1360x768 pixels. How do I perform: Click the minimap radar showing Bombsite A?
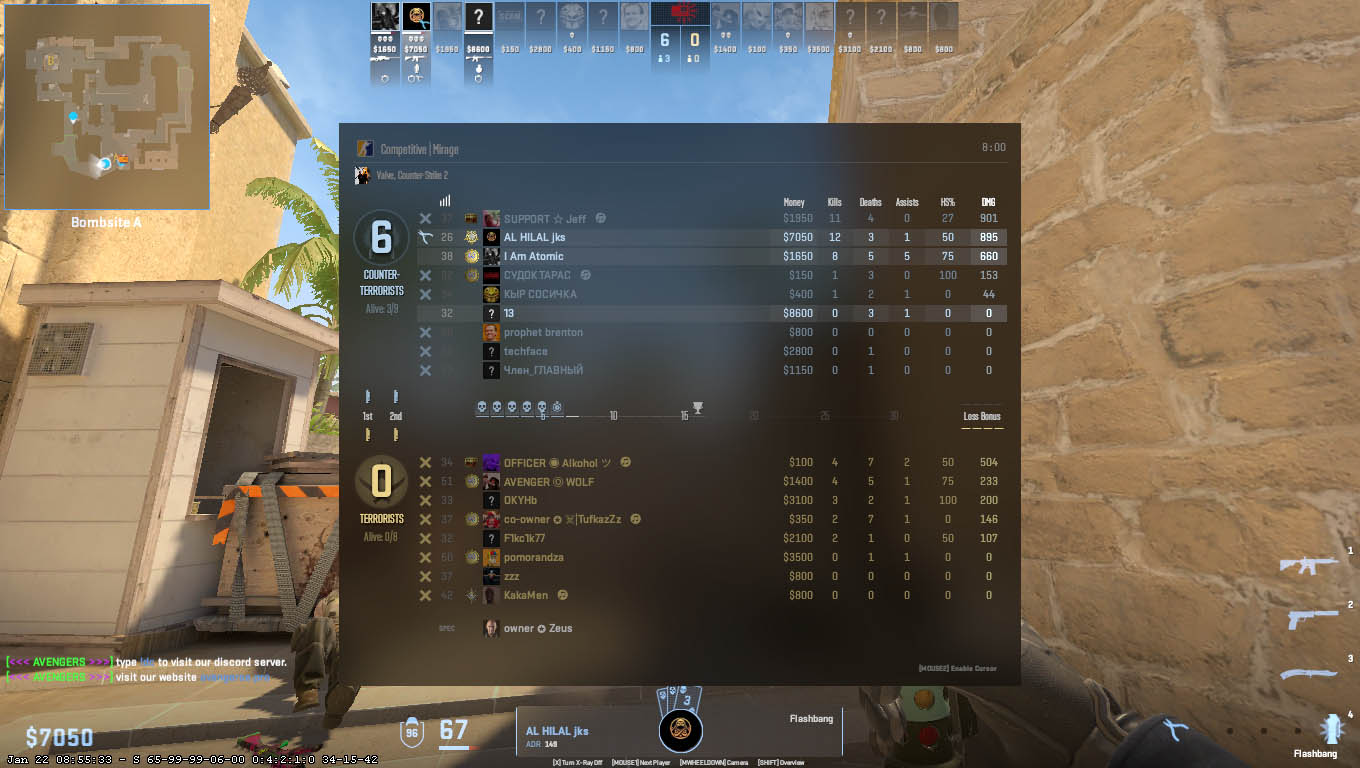(105, 105)
